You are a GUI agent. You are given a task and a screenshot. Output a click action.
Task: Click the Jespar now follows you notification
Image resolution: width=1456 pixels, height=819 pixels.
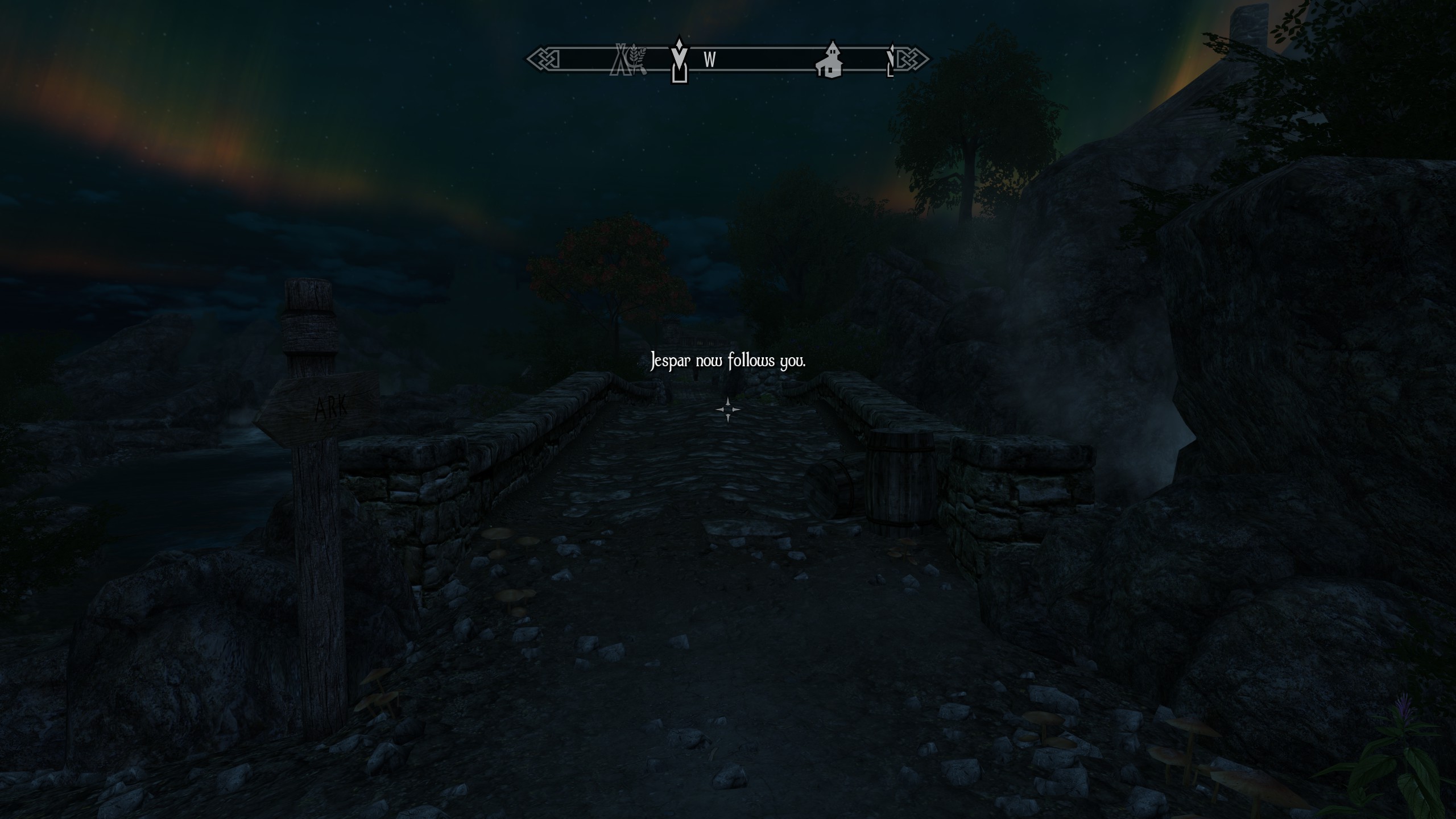point(728,360)
